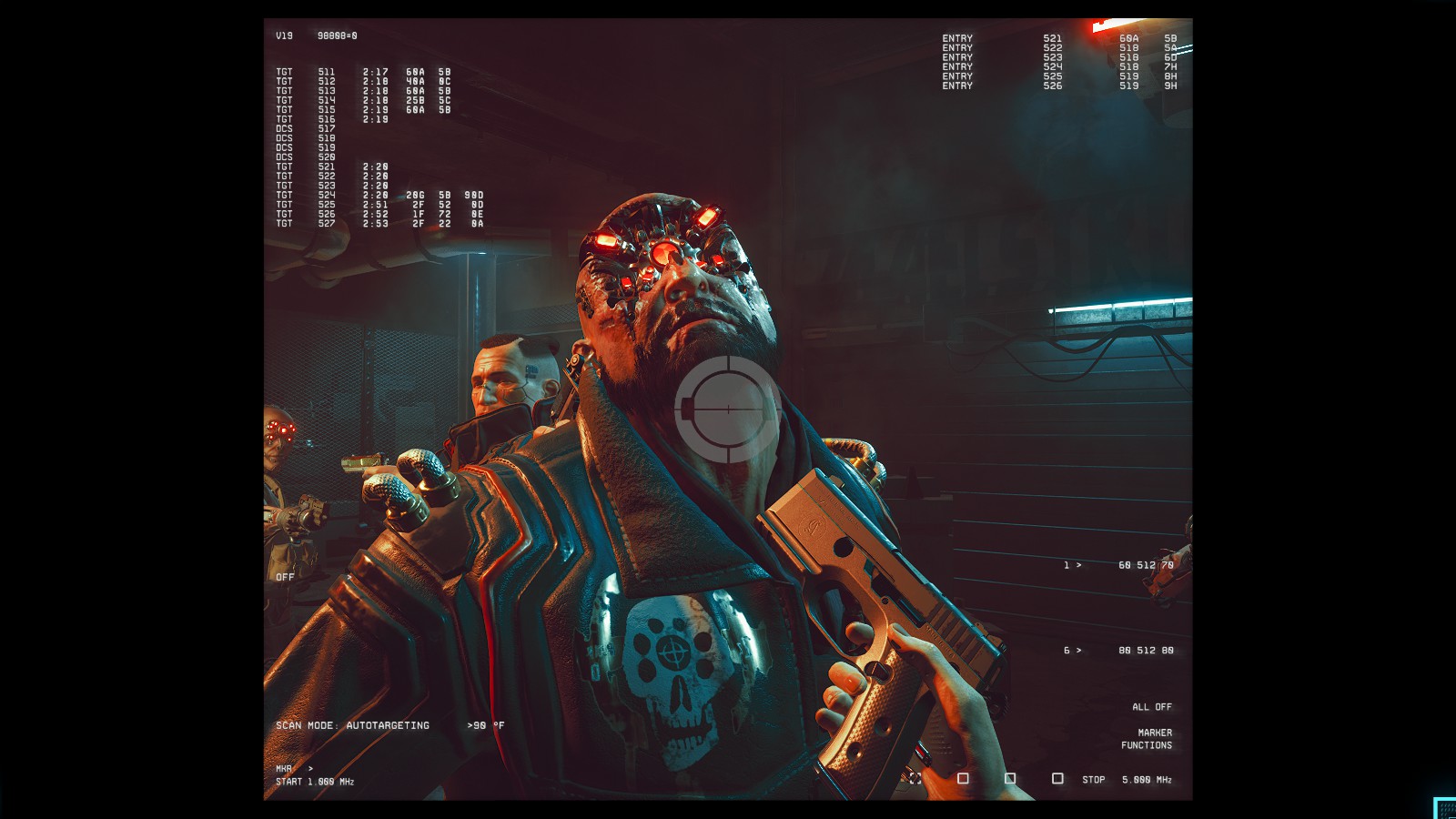Click the glowing cyan square corner icon
Viewport: 1456px width, 819px height.
(x=1445, y=808)
